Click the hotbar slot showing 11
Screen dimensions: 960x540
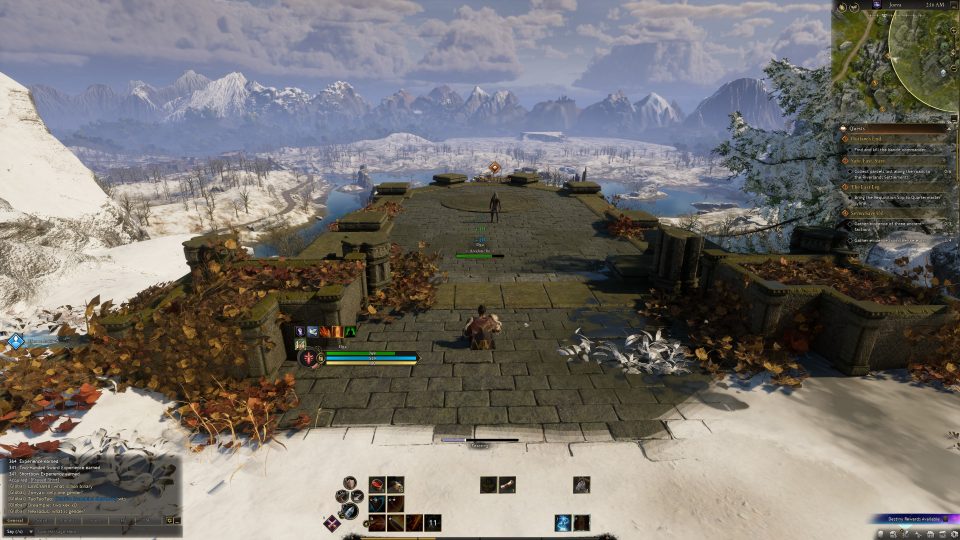click(432, 522)
